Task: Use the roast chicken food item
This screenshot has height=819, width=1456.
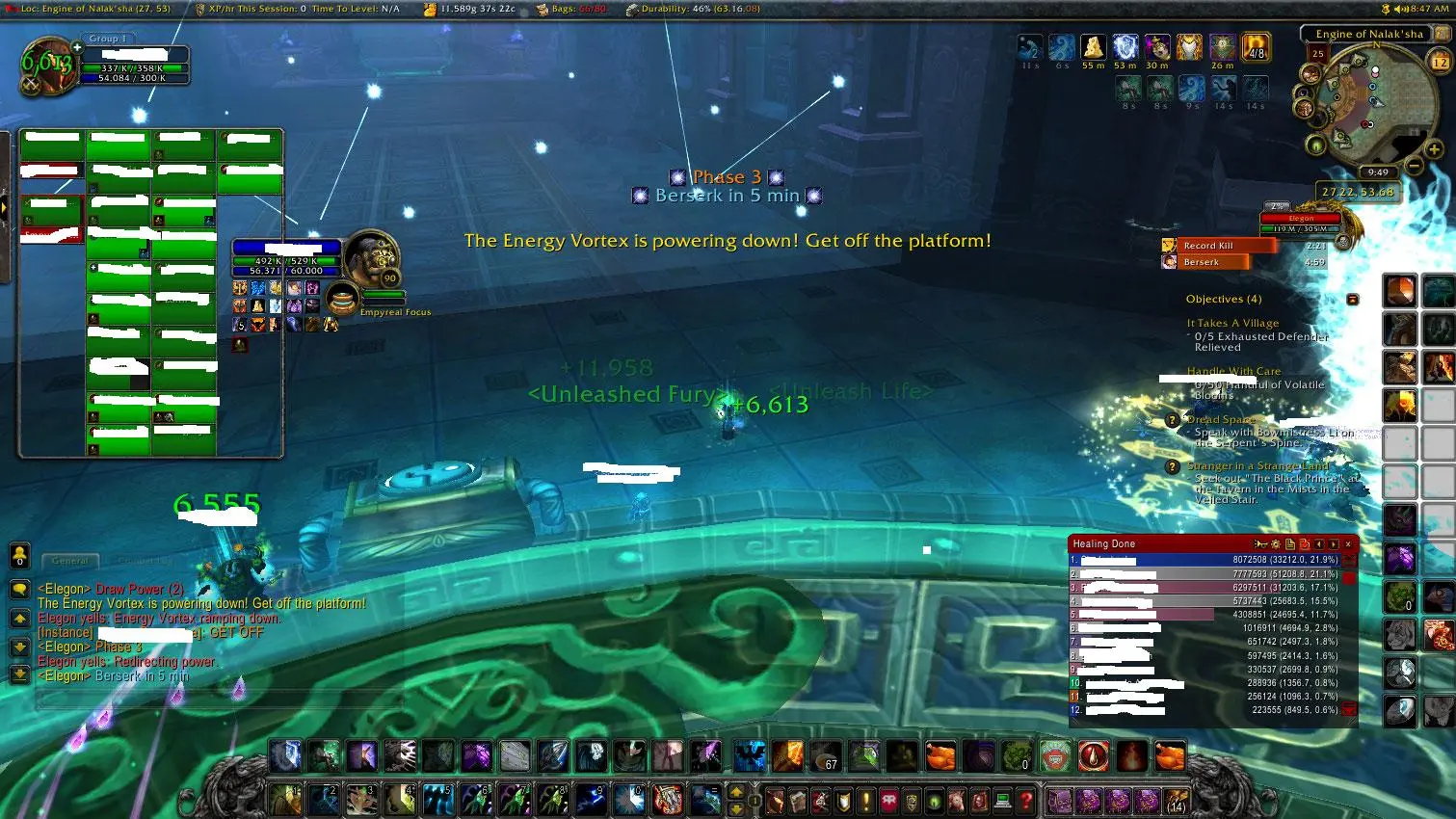Action: pyautogui.click(x=940, y=756)
